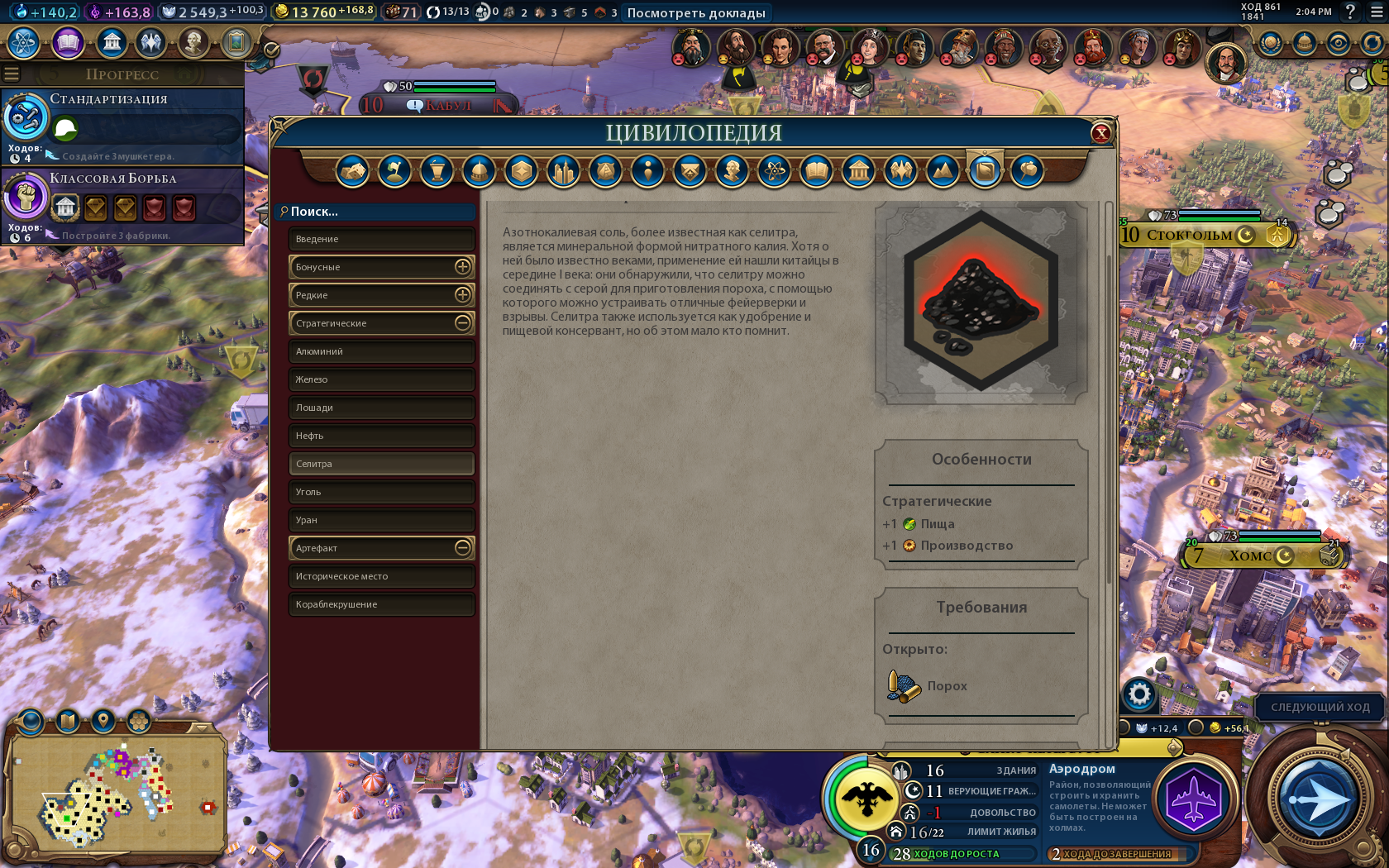This screenshot has width=1389, height=868.
Task: Open the Уран article
Action: 381,520
